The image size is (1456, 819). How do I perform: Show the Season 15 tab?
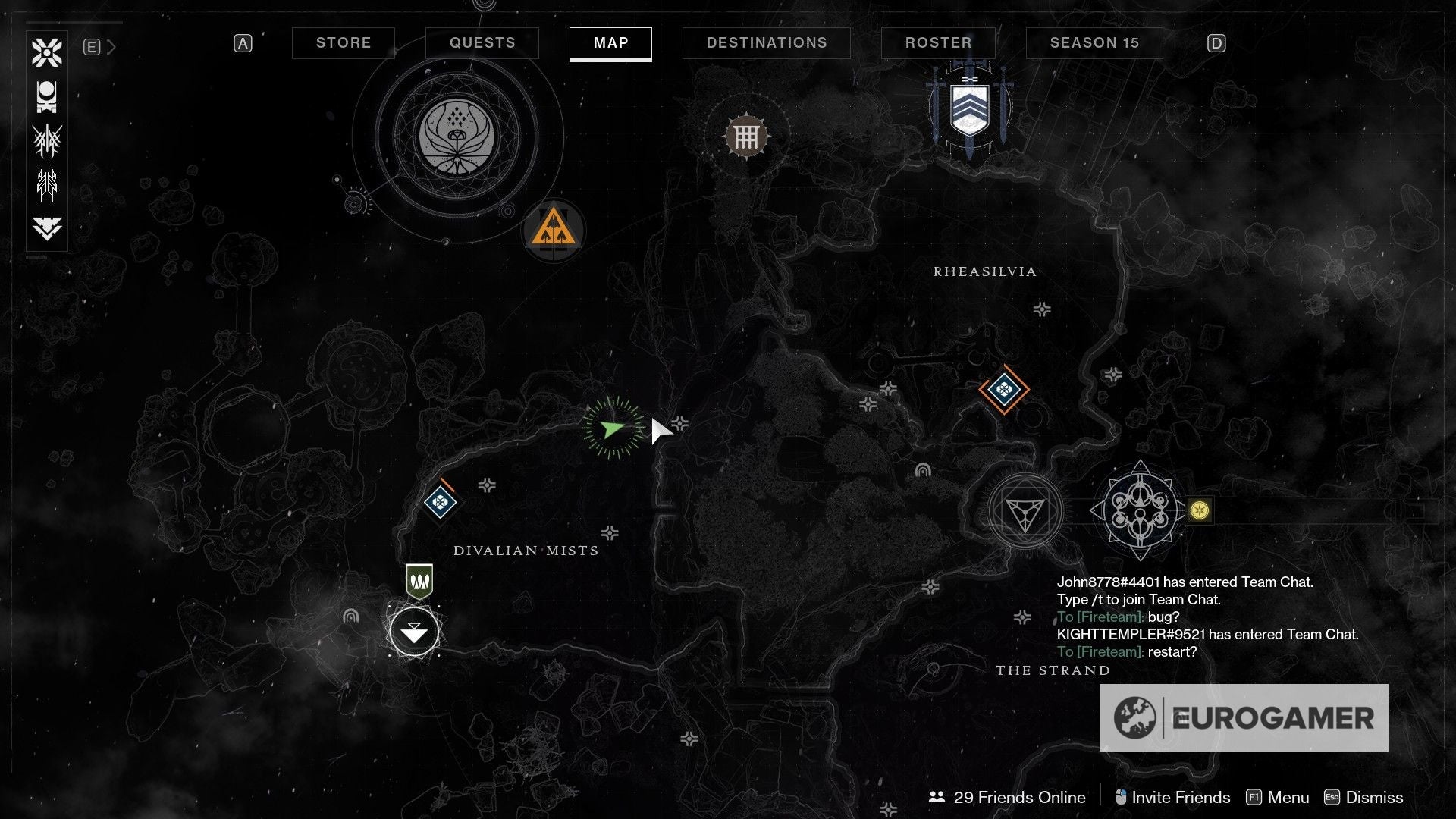[1094, 43]
